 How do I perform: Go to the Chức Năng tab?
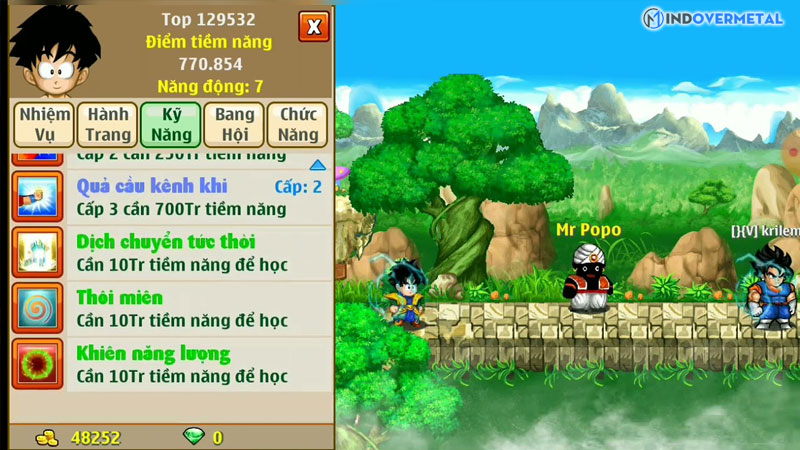coord(298,125)
